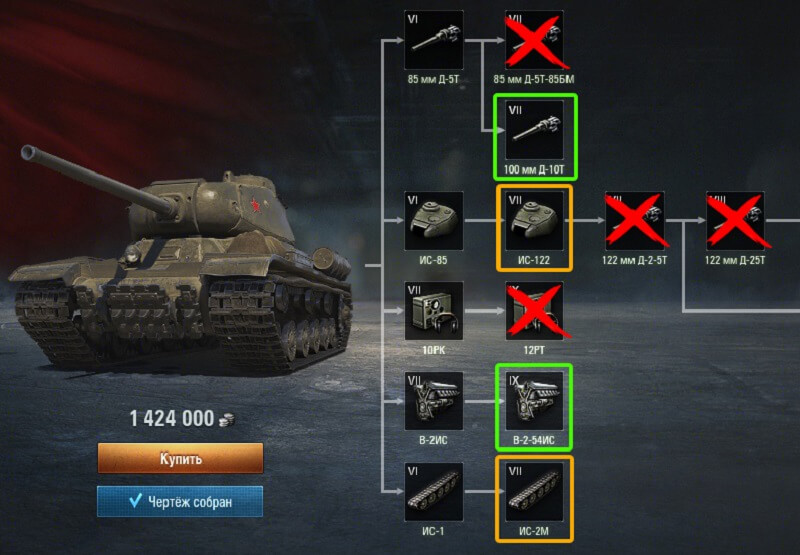
Task: Open the ИС-85 turret module
Action: pyautogui.click(x=434, y=221)
